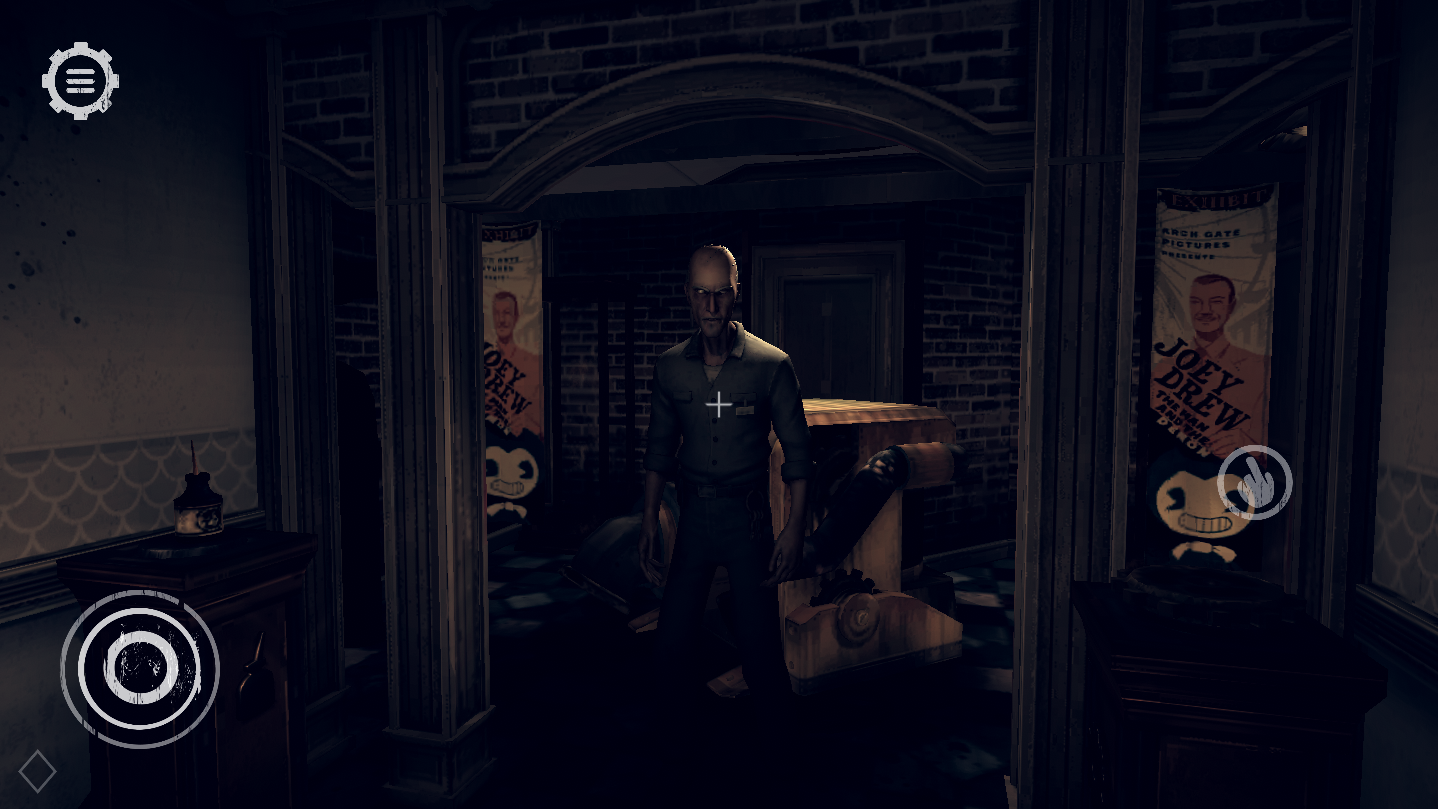Tap the diamond action icon
This screenshot has width=1438, height=809.
[x=38, y=770]
